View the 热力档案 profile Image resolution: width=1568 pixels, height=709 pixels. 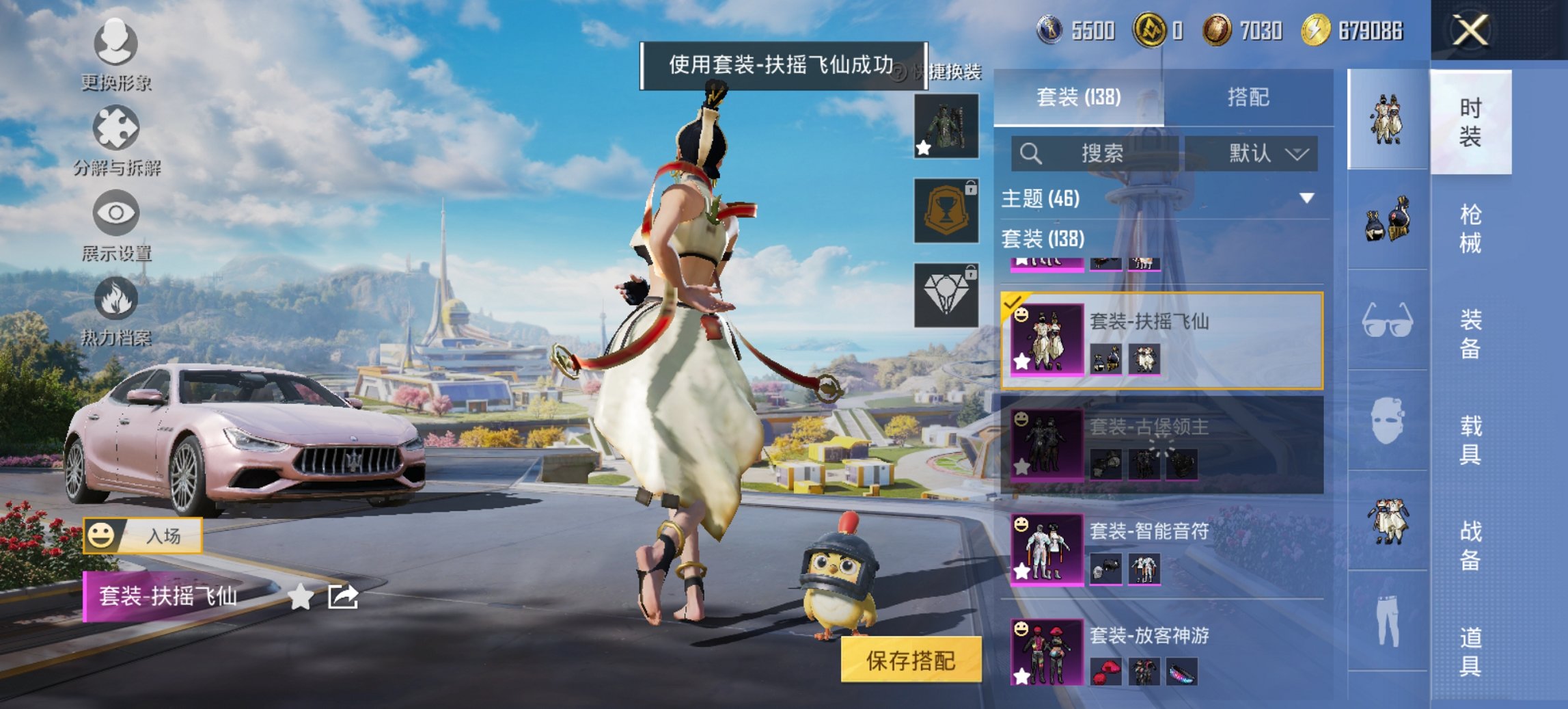(x=116, y=315)
